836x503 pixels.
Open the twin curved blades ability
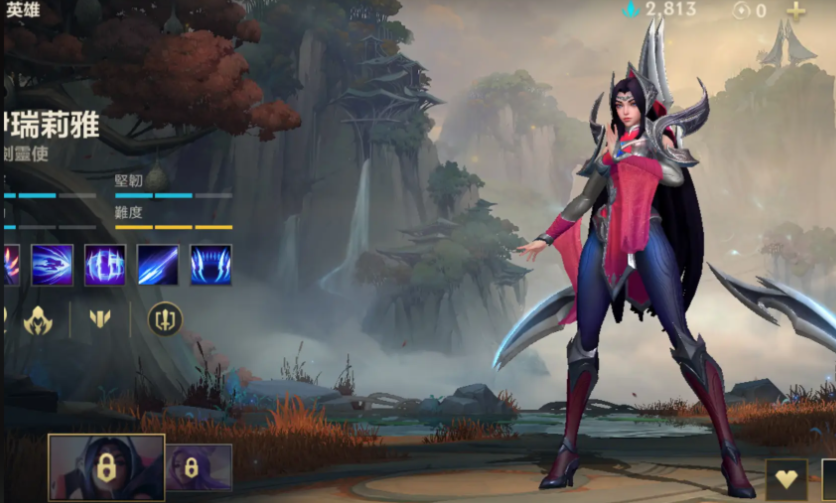[x=211, y=265]
